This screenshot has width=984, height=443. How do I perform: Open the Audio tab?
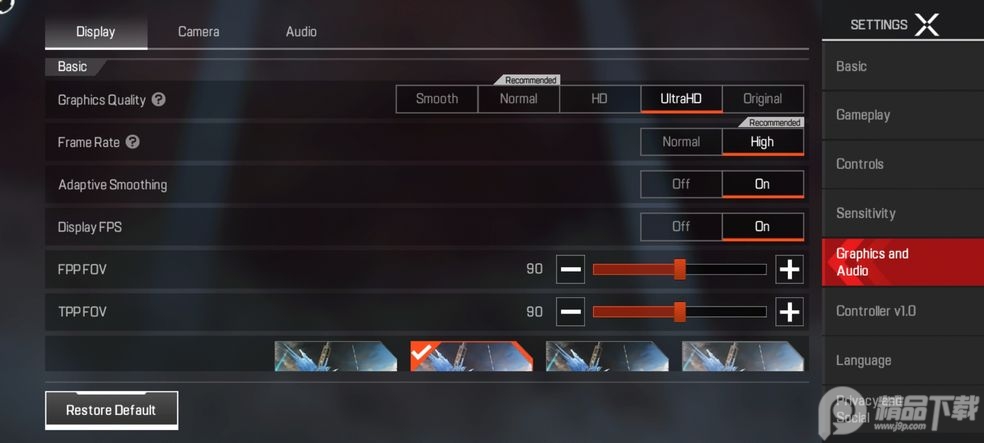click(301, 32)
